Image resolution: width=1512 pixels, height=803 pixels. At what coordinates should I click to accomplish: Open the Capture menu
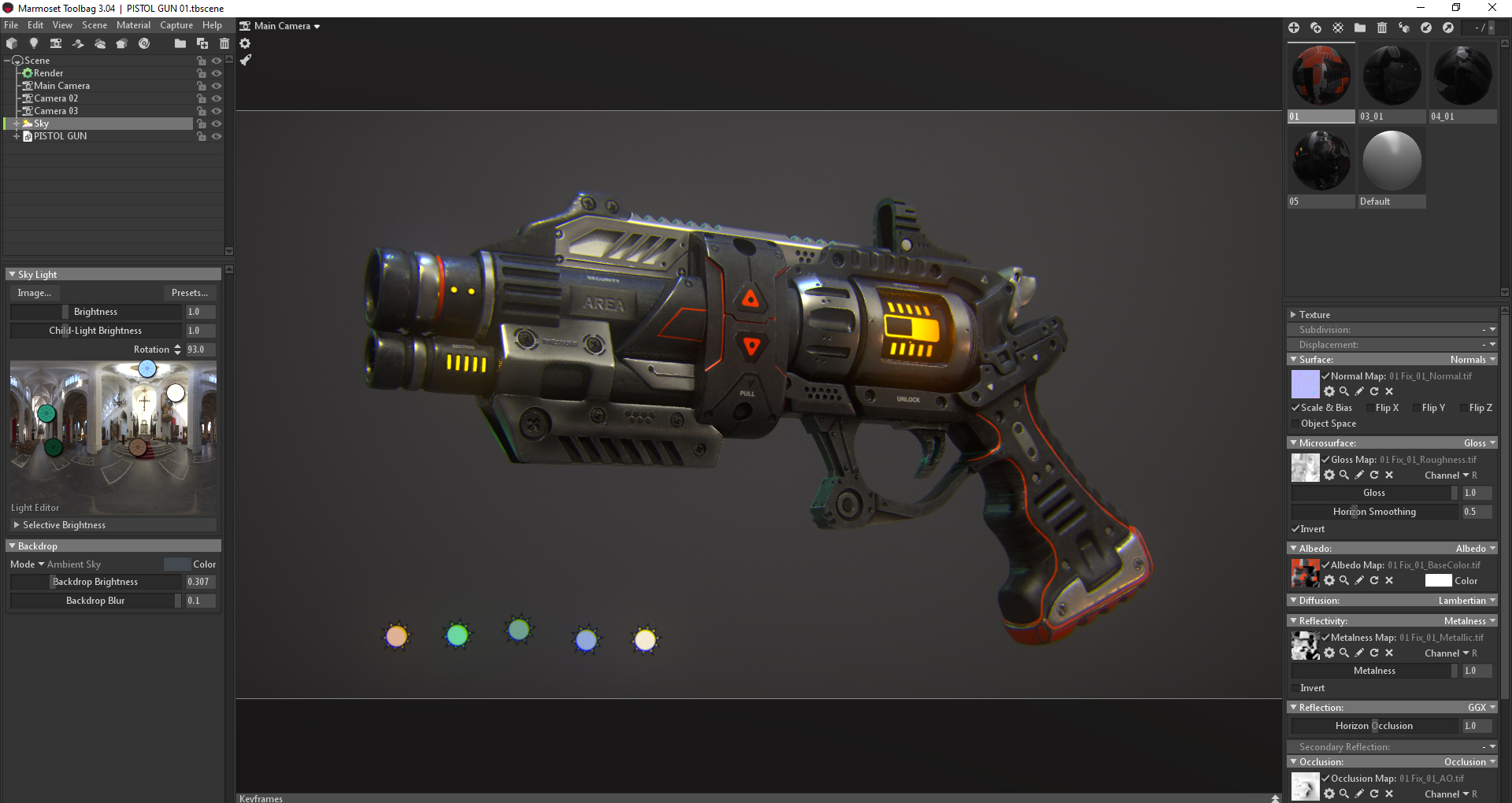pos(176,25)
